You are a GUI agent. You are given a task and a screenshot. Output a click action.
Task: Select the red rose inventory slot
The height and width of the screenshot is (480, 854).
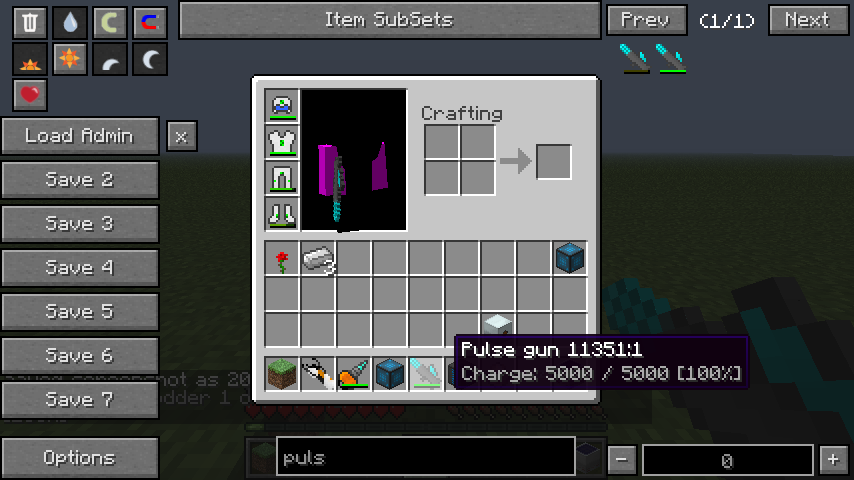(x=282, y=260)
